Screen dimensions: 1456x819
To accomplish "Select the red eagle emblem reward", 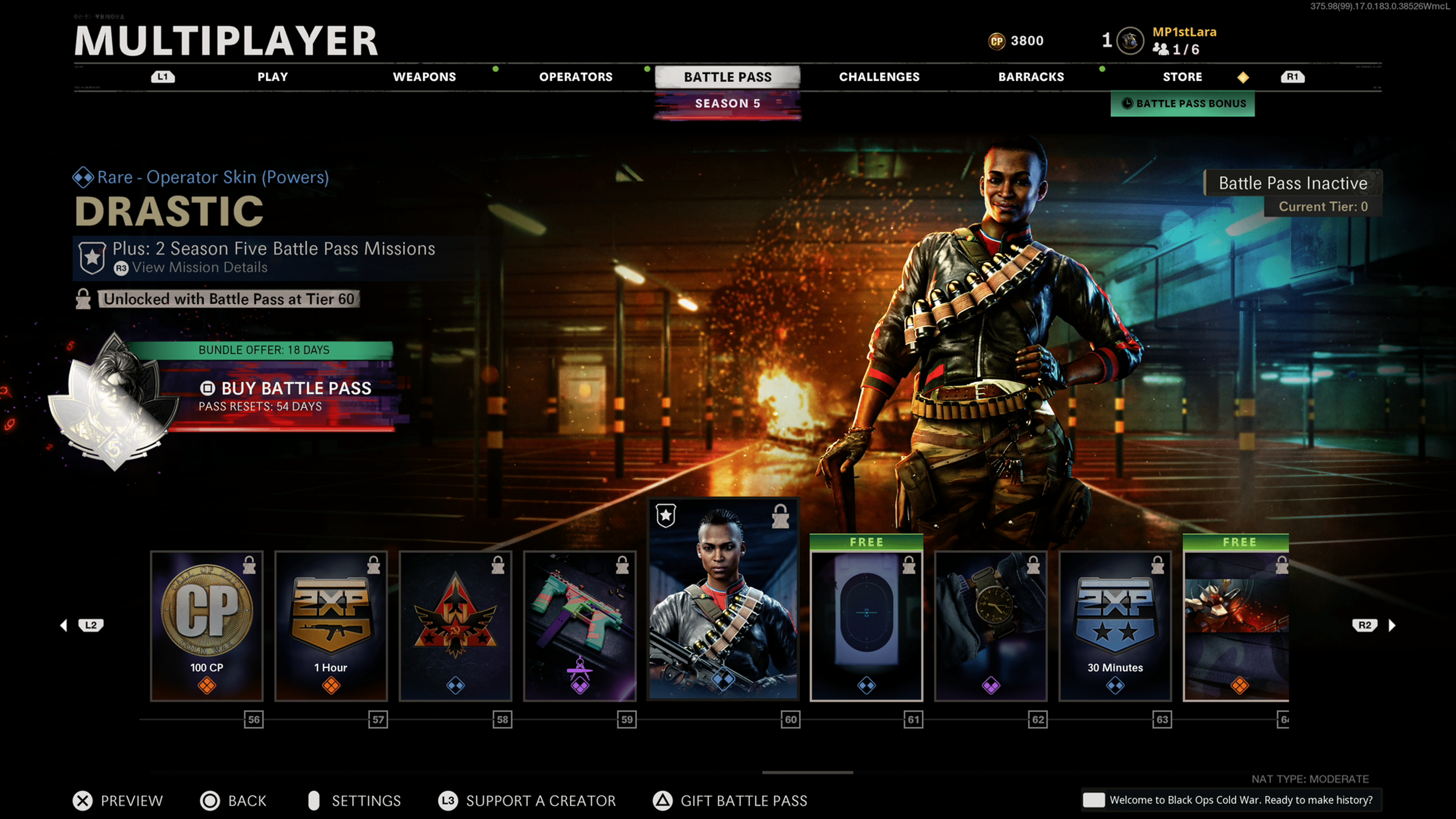I will pos(455,626).
